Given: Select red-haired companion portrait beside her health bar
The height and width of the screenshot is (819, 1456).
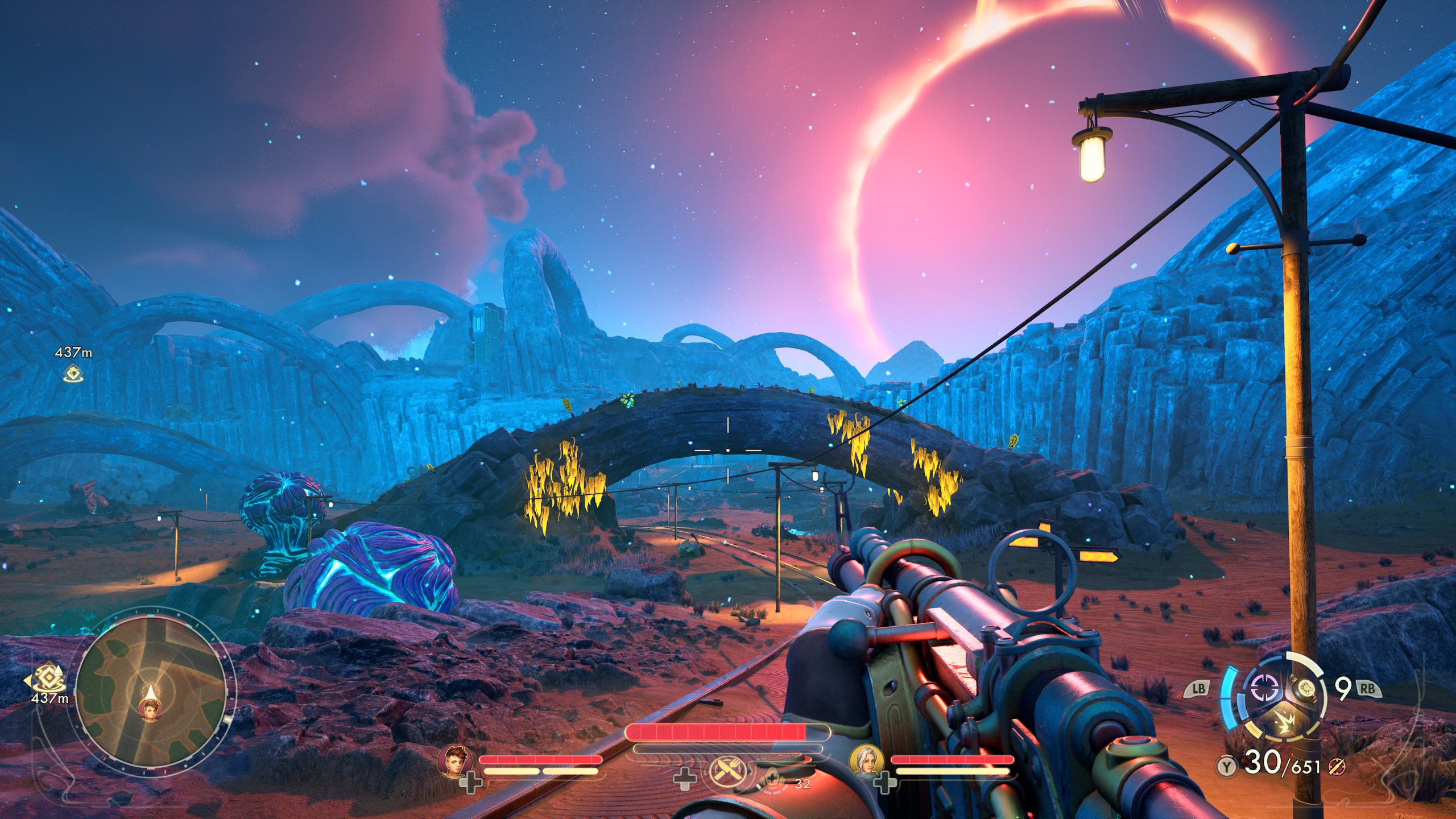Looking at the screenshot, I should (x=456, y=761).
